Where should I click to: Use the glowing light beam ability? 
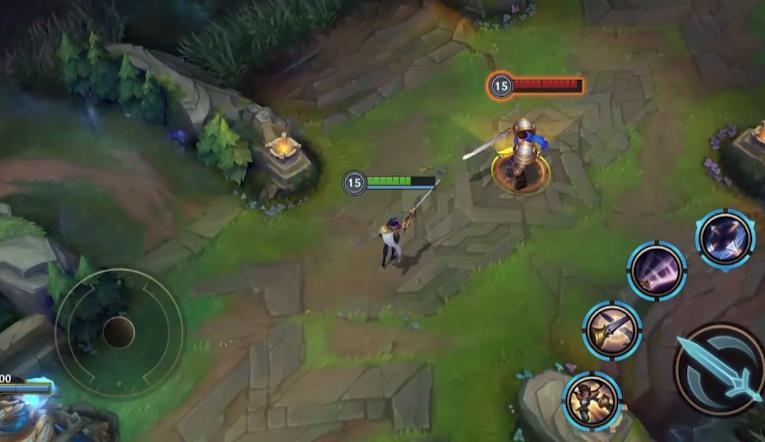click(657, 270)
